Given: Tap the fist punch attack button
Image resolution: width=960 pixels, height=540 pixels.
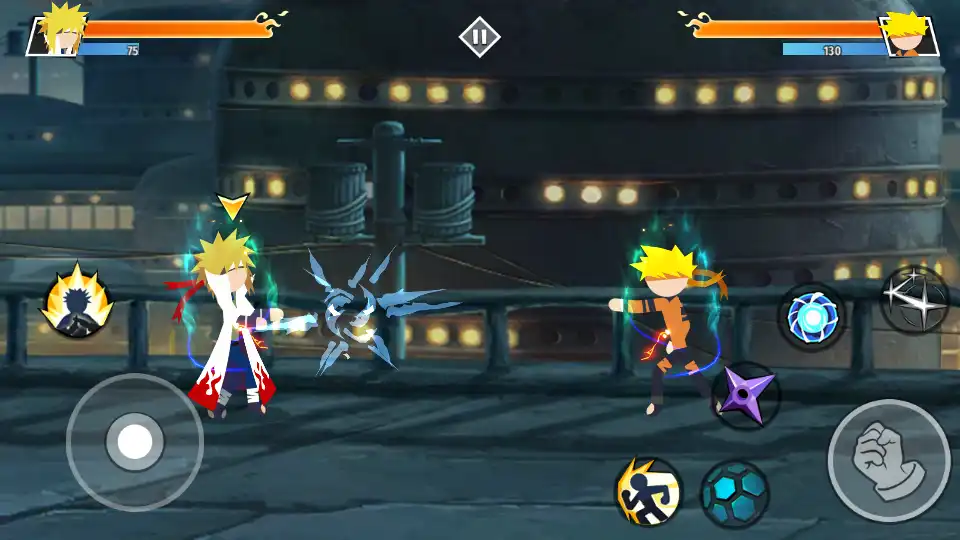Looking at the screenshot, I should coord(888,460).
